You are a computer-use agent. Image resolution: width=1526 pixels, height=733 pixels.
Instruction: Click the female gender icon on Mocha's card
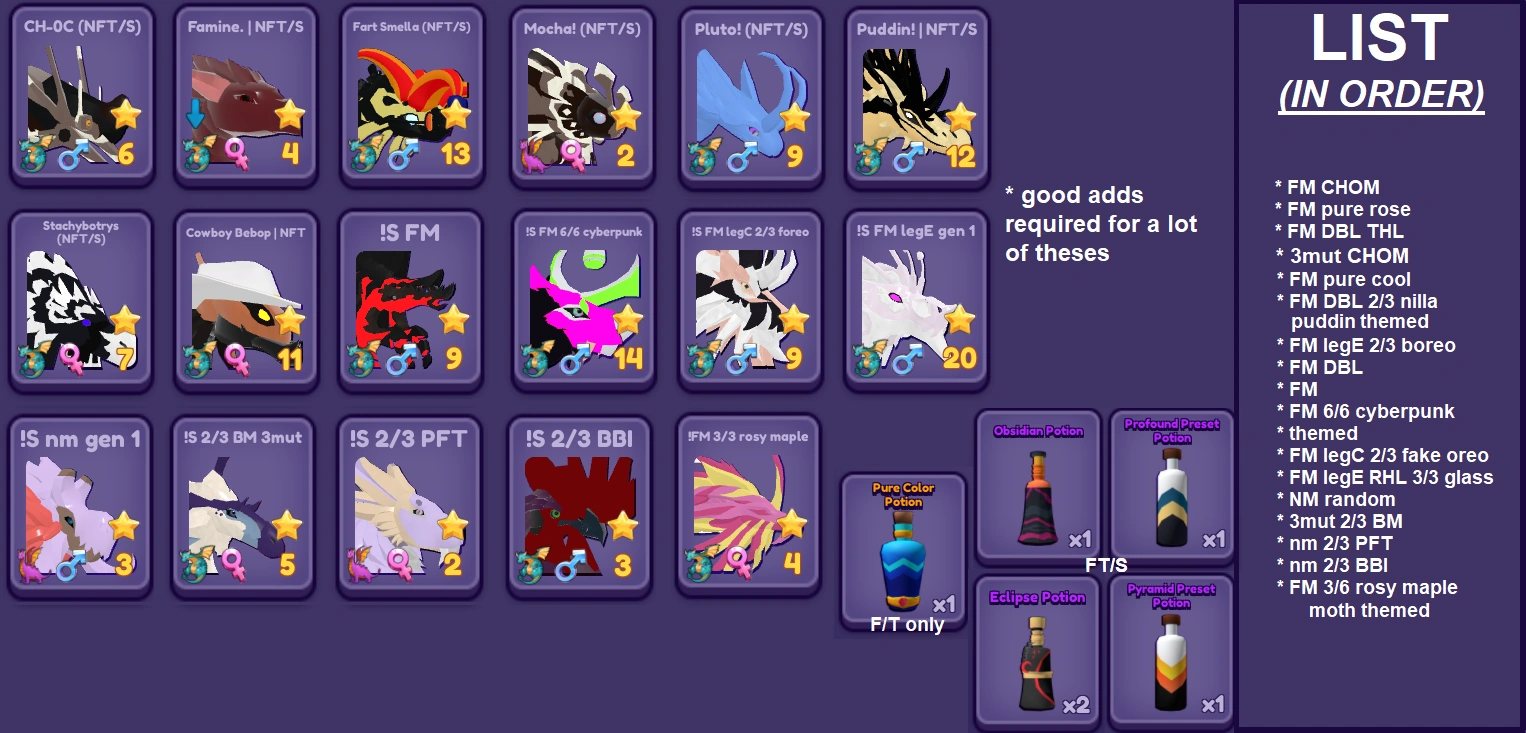click(x=573, y=155)
